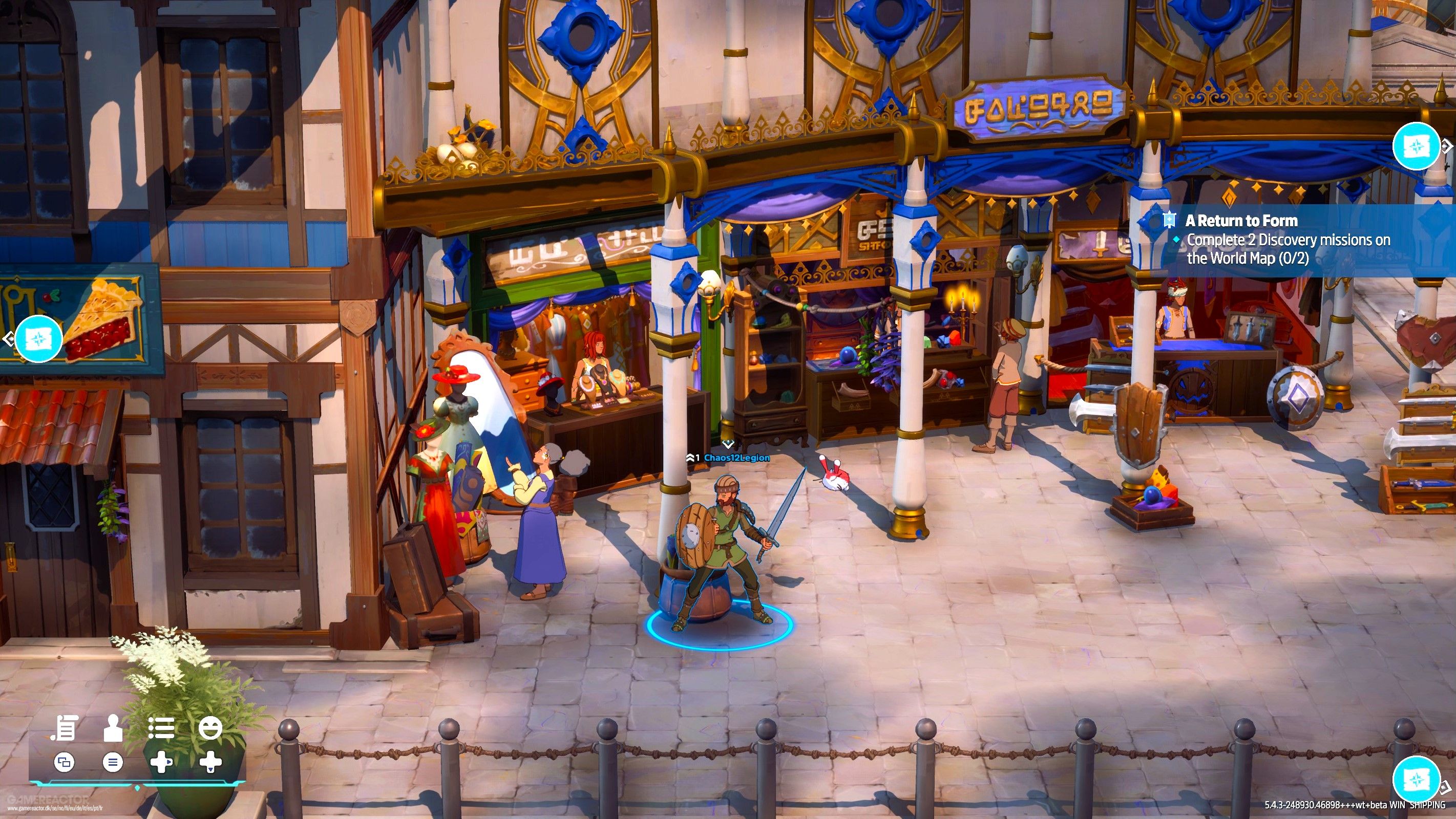
Task: Open the quest log scroll icon
Action: click(64, 728)
